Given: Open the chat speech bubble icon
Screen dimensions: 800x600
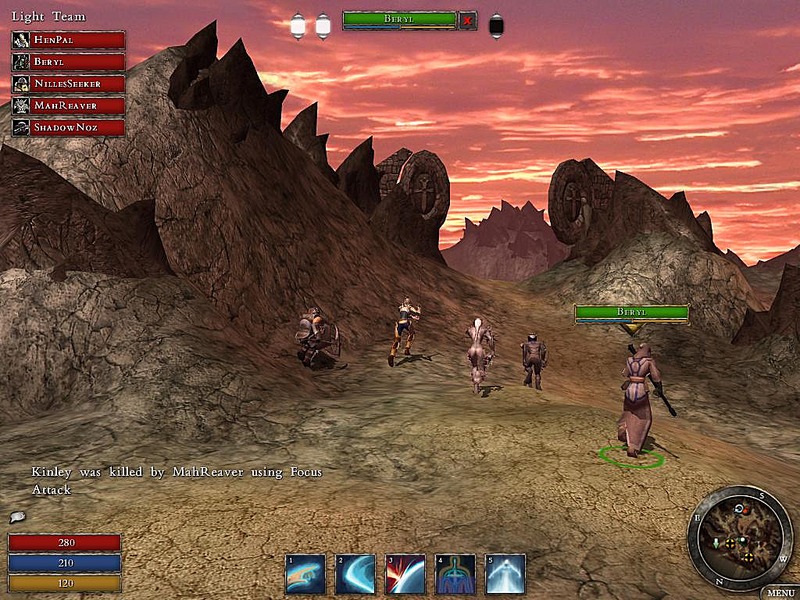Looking at the screenshot, I should tap(17, 517).
